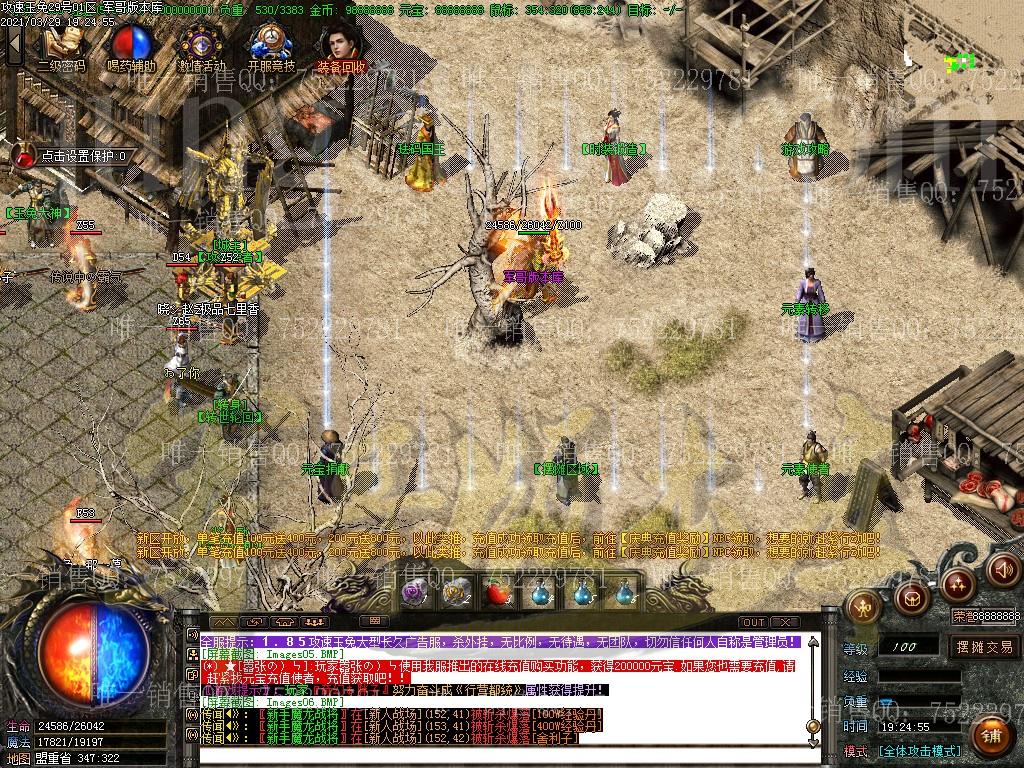1024x768 pixels.
Task: Open the 开服竞技 server competition icon
Action: (271, 44)
